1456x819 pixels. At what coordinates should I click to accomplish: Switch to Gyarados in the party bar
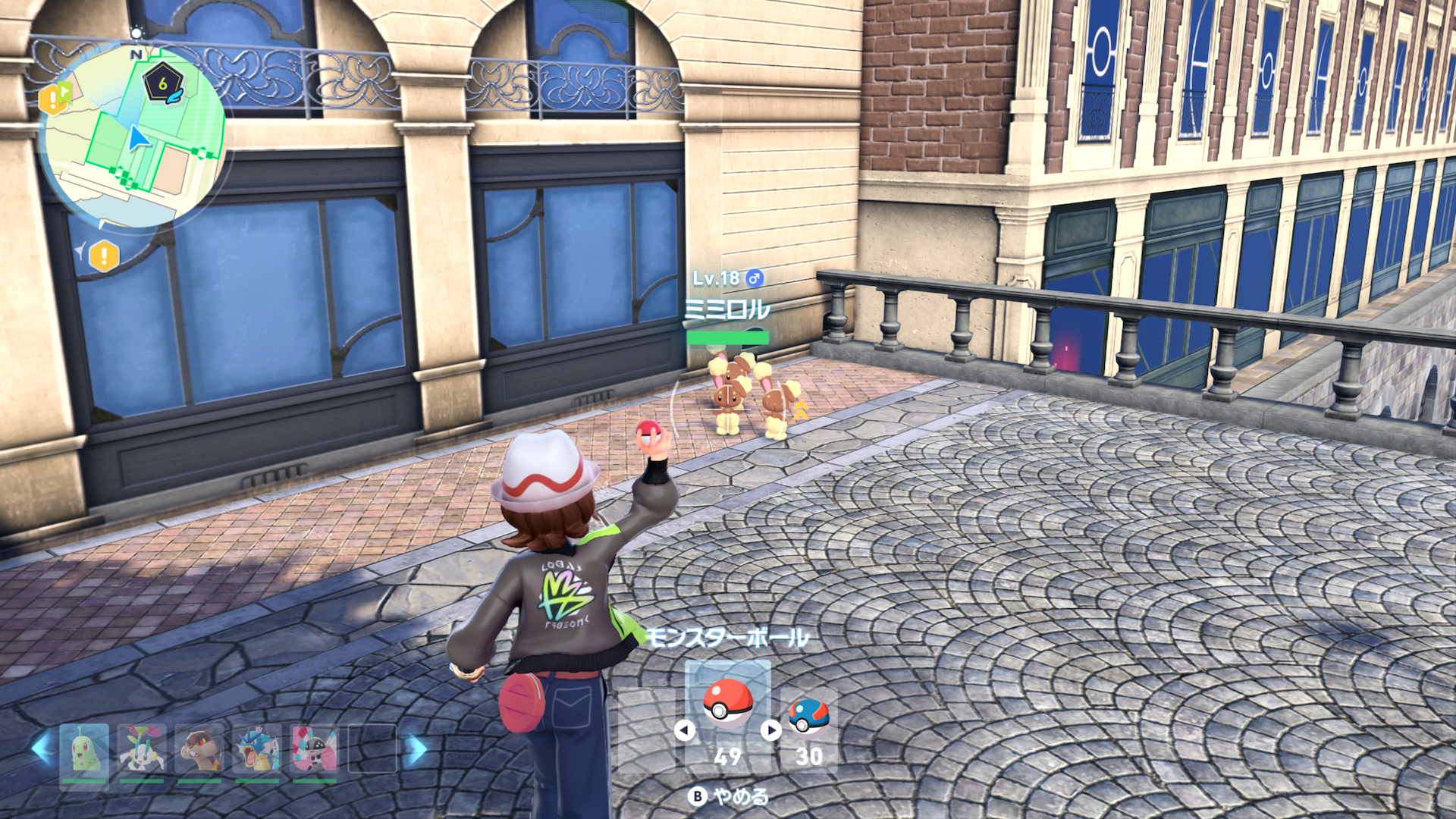tap(257, 749)
